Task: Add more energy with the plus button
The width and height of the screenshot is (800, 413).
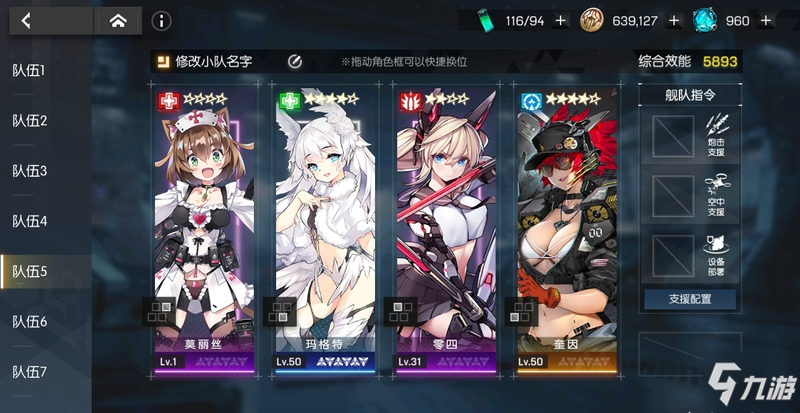Action: [560, 20]
